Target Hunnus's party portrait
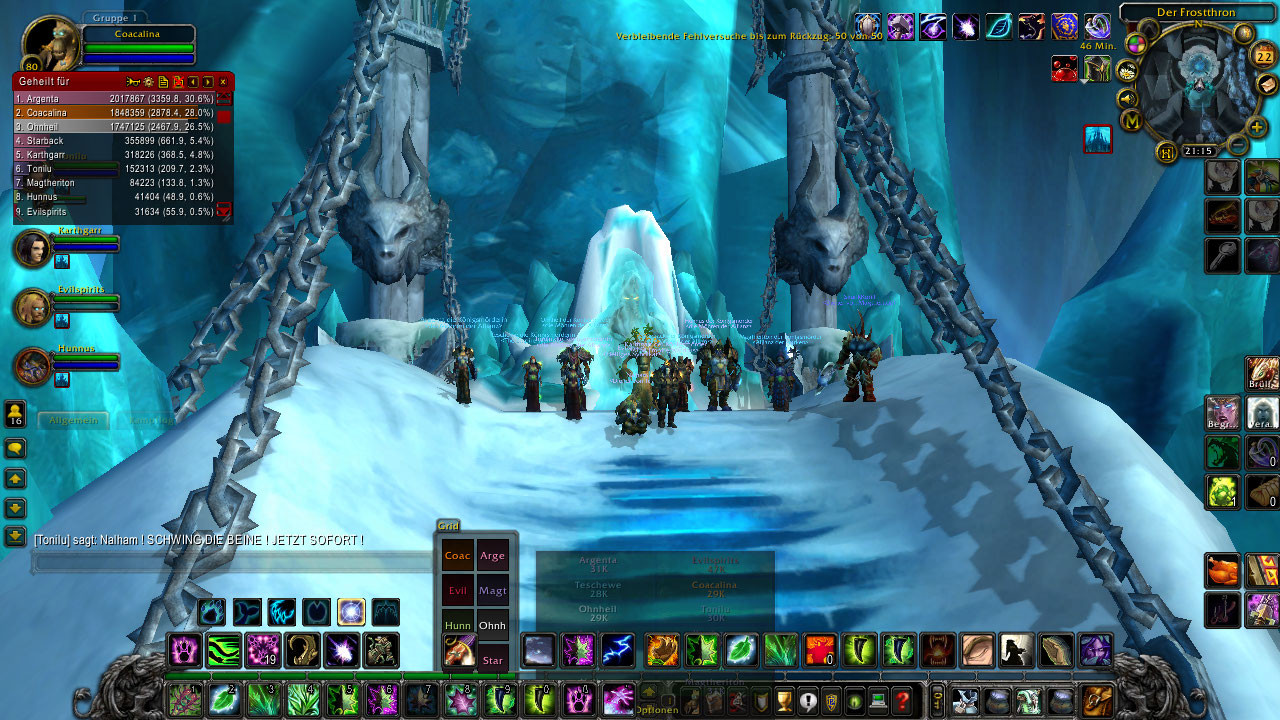This screenshot has width=1280, height=720. 33,366
